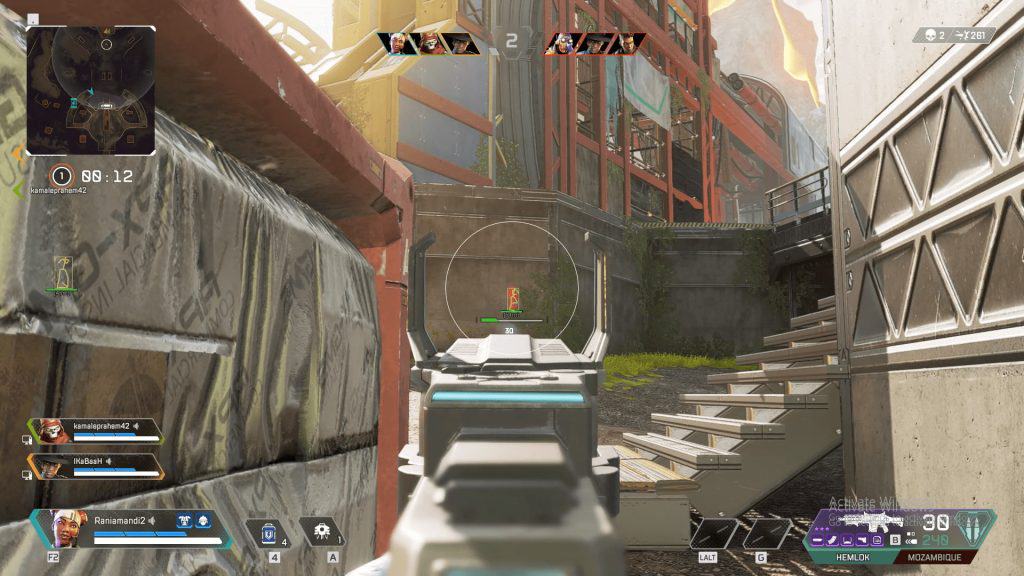Select teammate IKaBasH's squad row
Viewport: 1024px width, 576px height.
[96, 466]
